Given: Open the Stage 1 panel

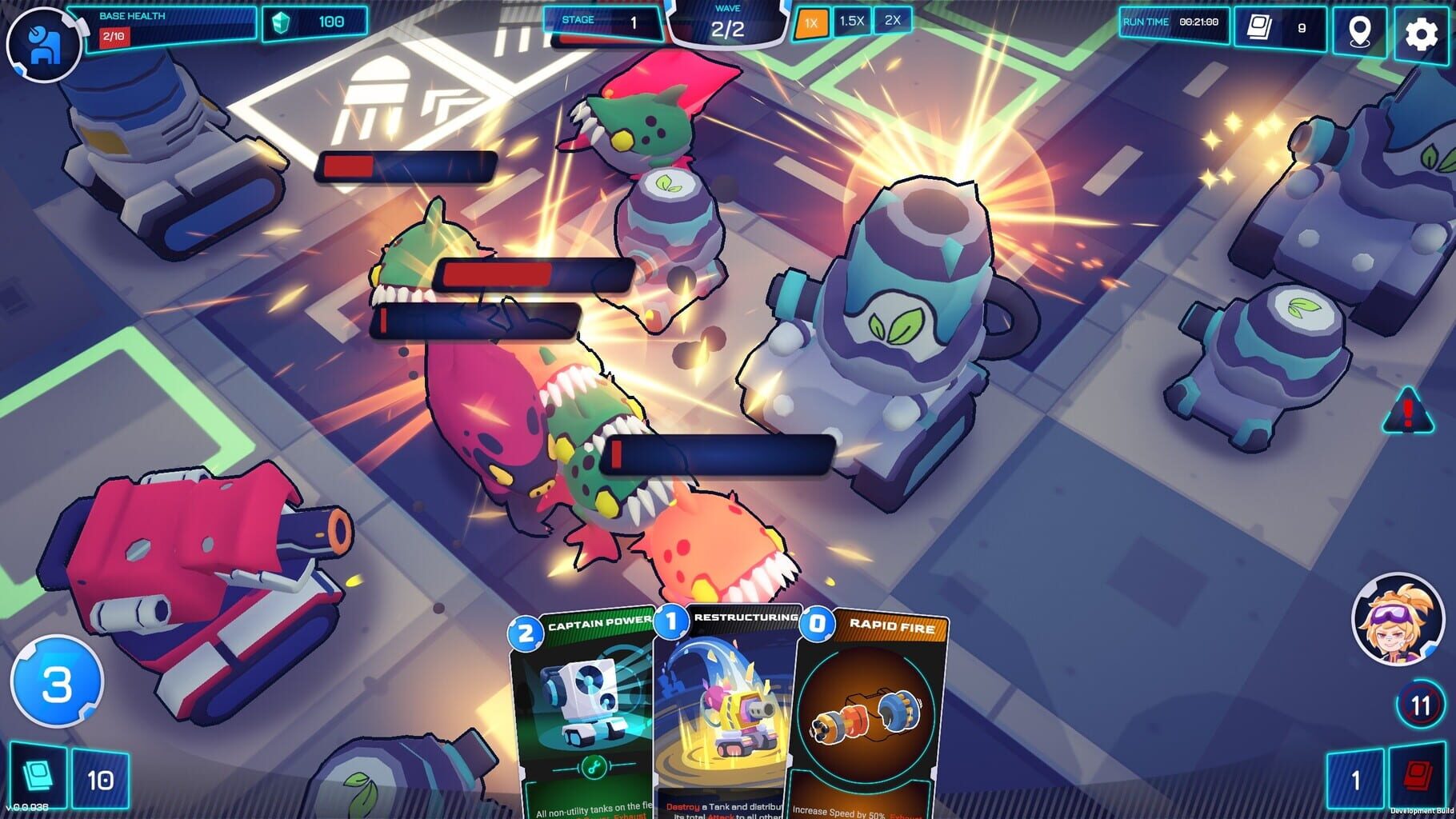Looking at the screenshot, I should click(x=602, y=22).
